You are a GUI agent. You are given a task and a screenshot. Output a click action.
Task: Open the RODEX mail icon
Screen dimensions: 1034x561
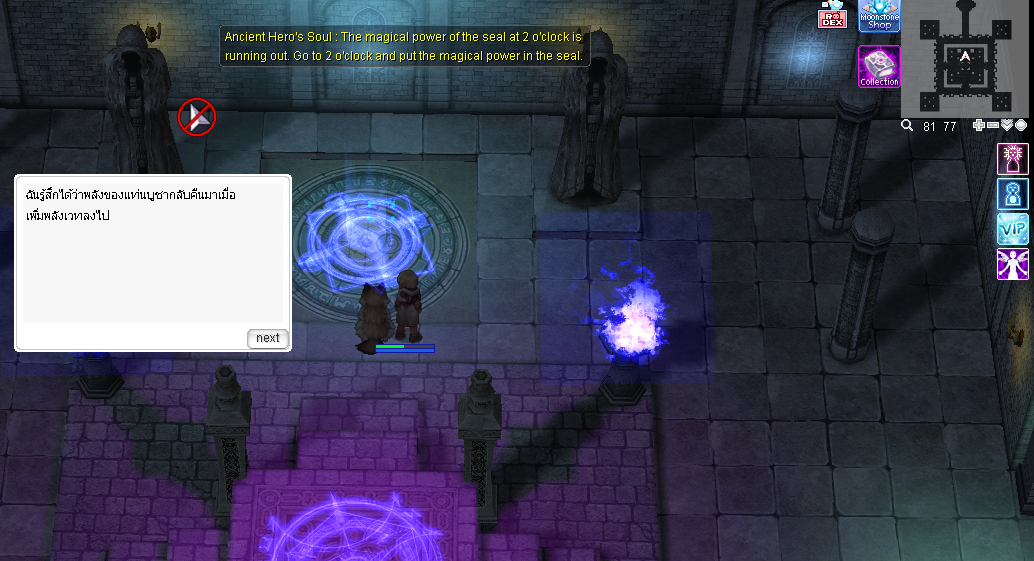point(832,16)
